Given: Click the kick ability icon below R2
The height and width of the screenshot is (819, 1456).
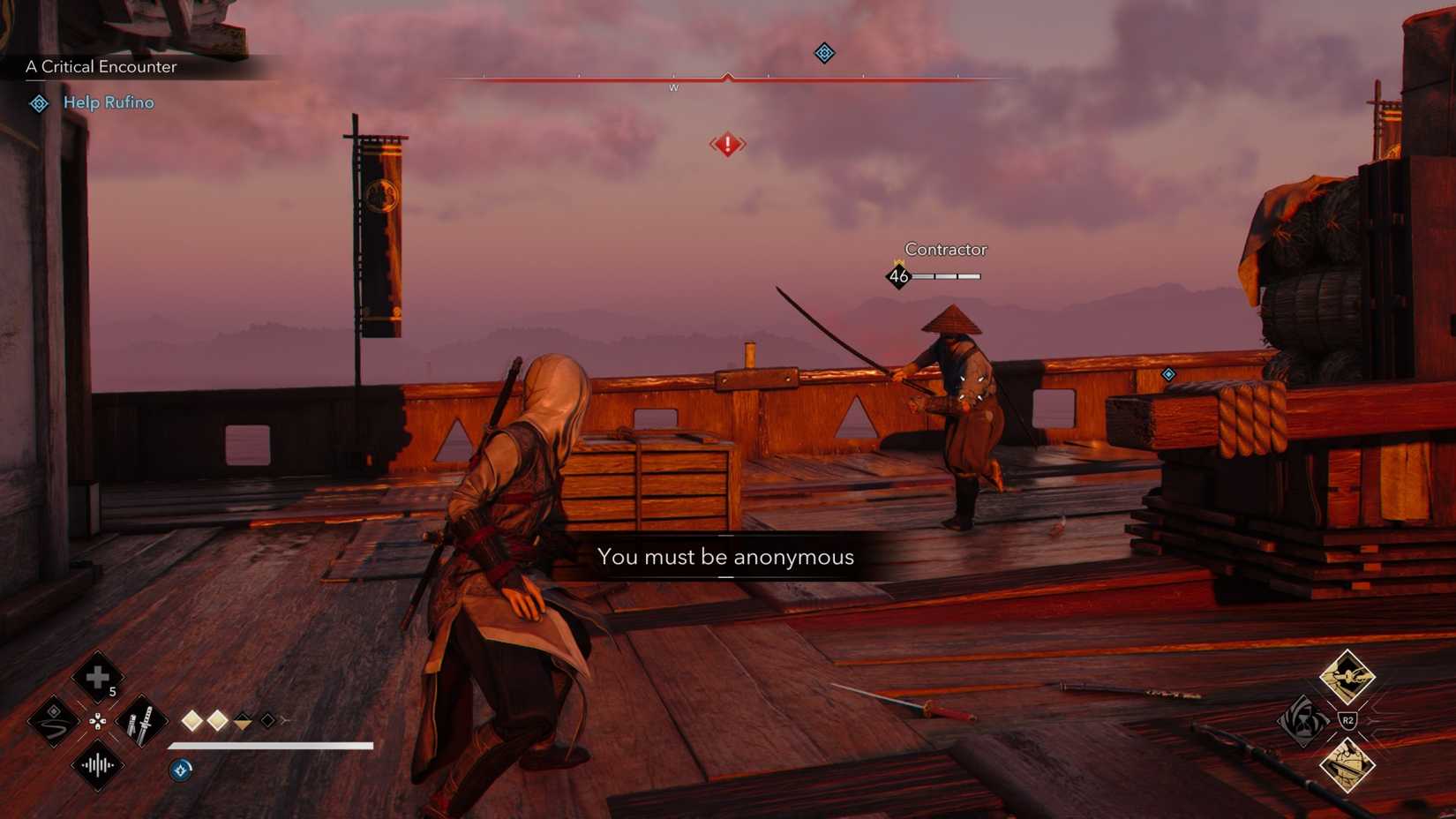Looking at the screenshot, I should [x=1347, y=765].
